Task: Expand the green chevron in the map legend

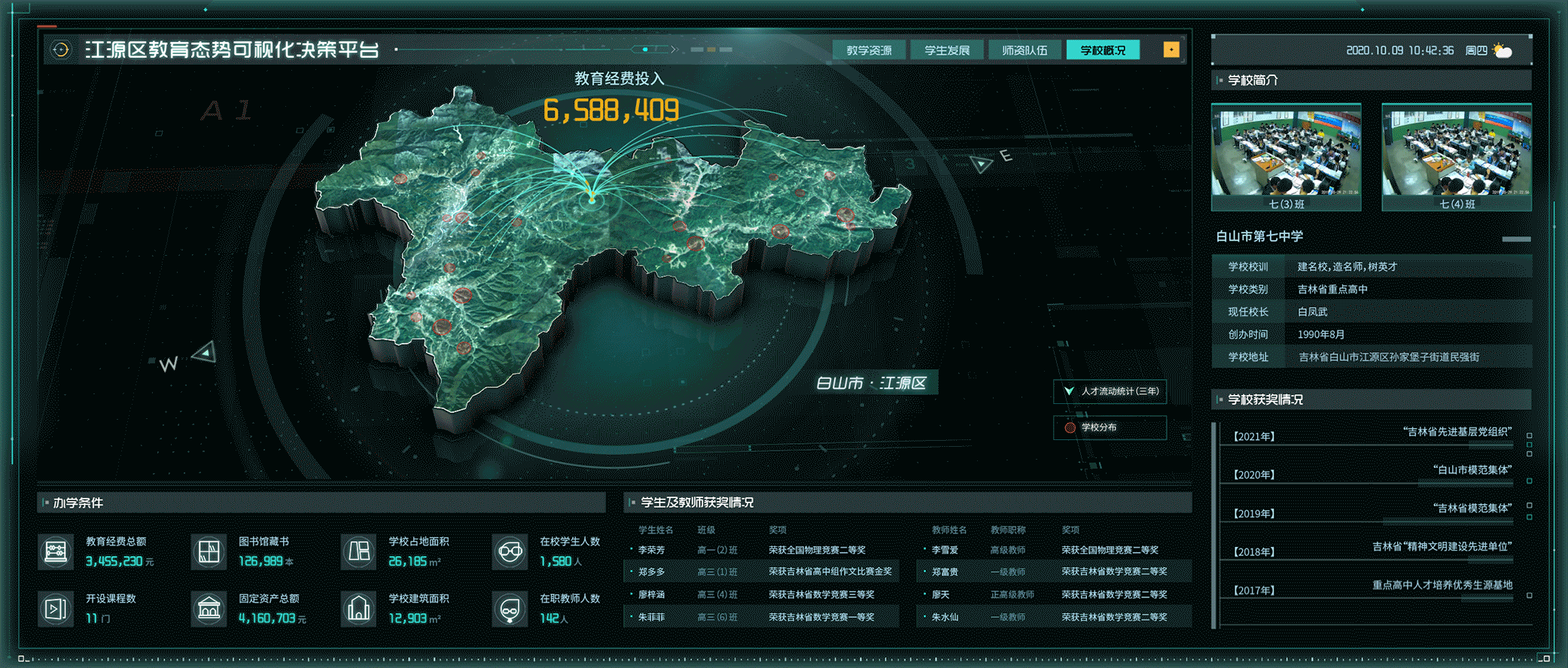Action: [x=1068, y=390]
